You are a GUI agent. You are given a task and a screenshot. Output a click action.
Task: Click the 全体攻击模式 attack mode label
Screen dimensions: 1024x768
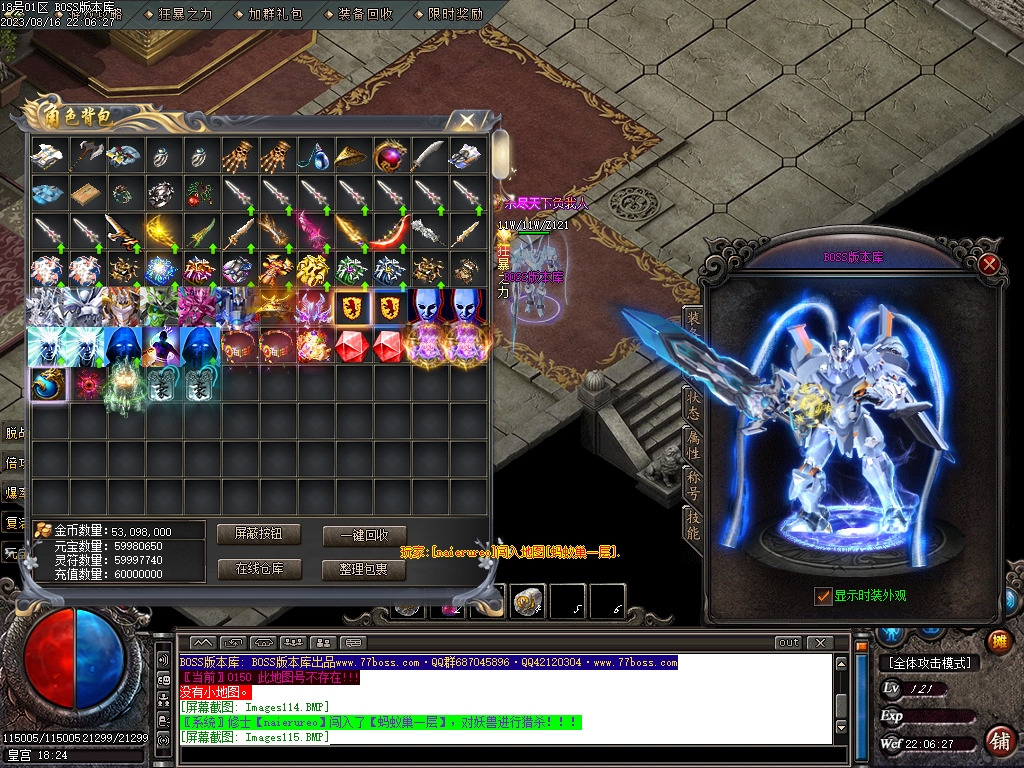[x=929, y=662]
